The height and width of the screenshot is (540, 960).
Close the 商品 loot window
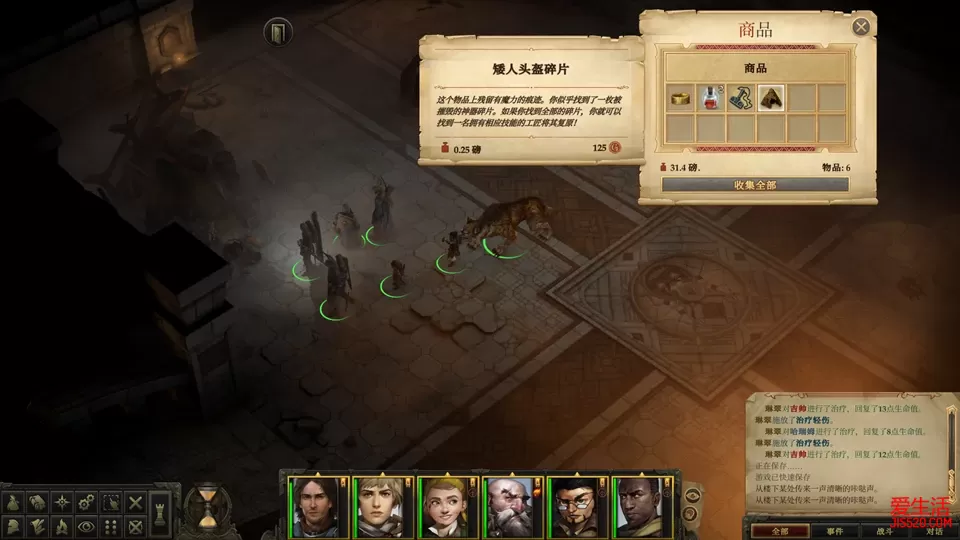coord(861,27)
